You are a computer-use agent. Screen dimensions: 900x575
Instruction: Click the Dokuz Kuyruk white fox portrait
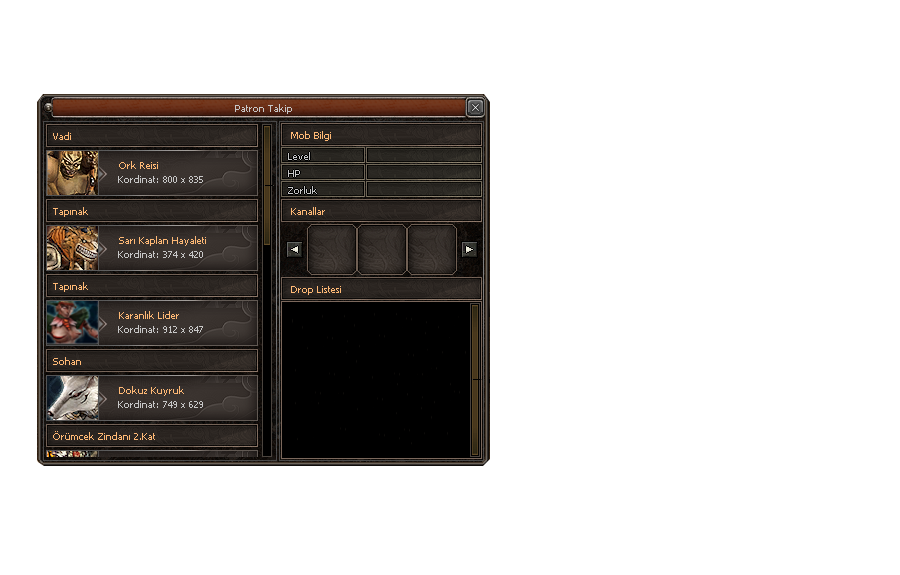pos(72,398)
